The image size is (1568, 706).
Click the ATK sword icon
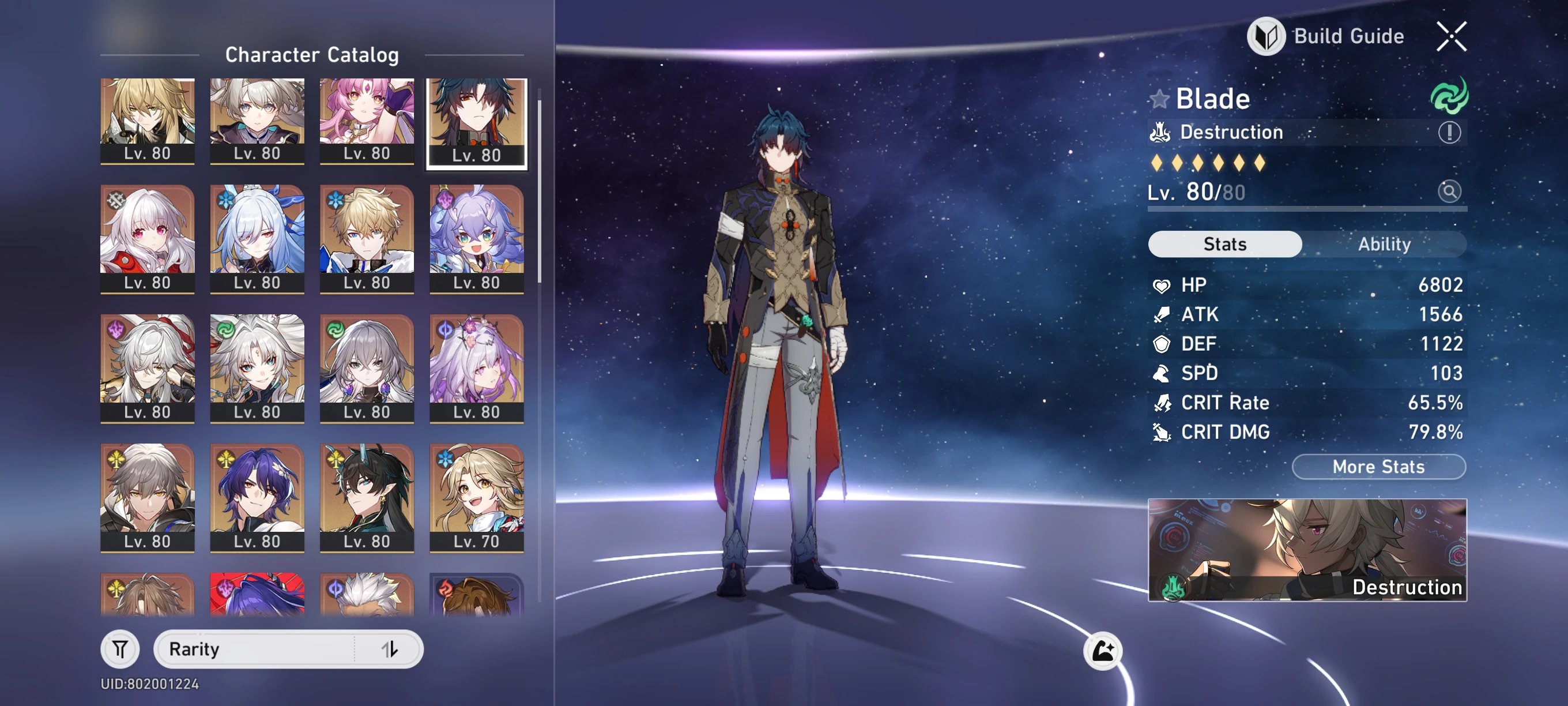click(1162, 314)
